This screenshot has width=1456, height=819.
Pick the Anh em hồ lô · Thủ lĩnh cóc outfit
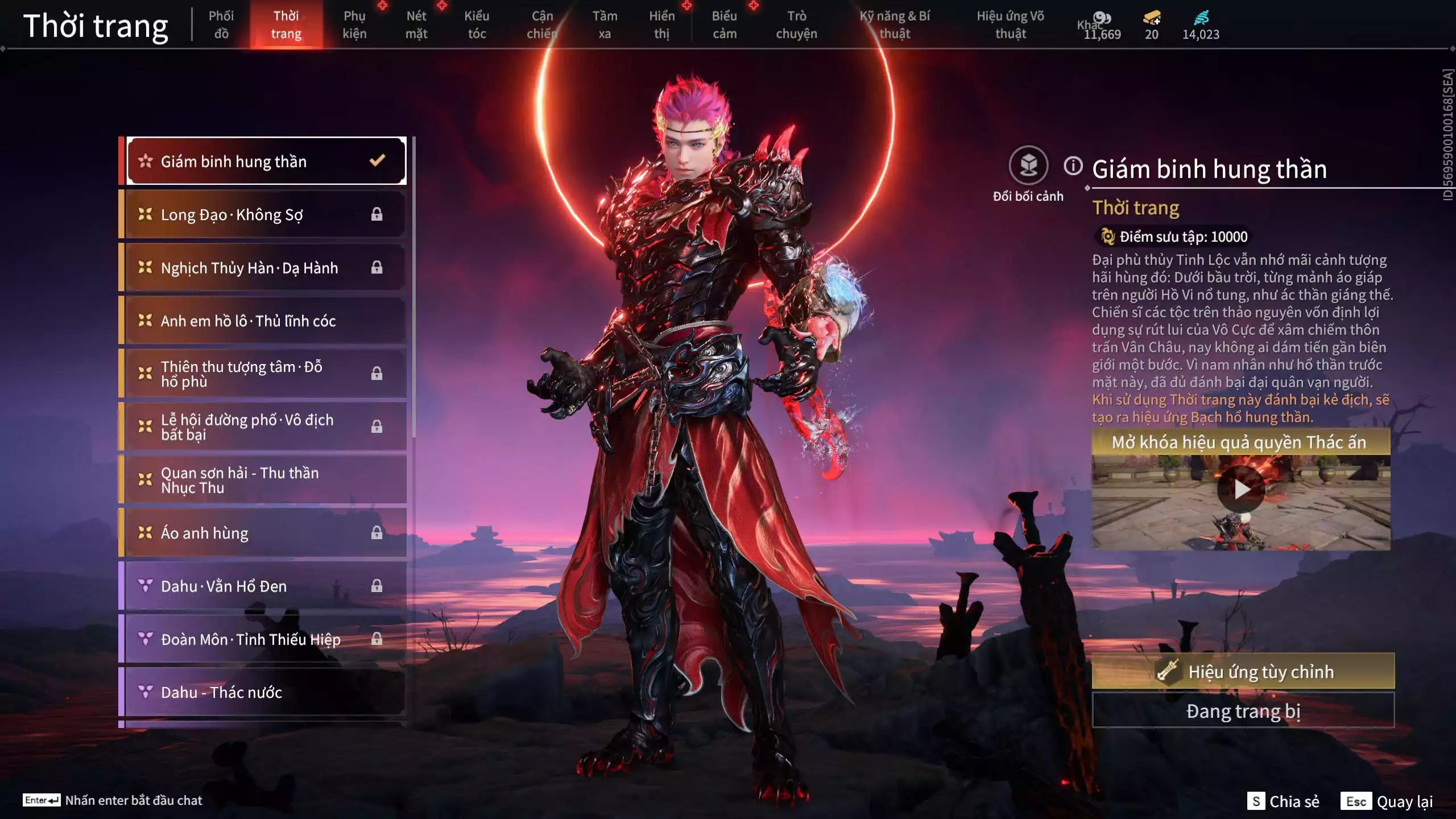tap(266, 321)
